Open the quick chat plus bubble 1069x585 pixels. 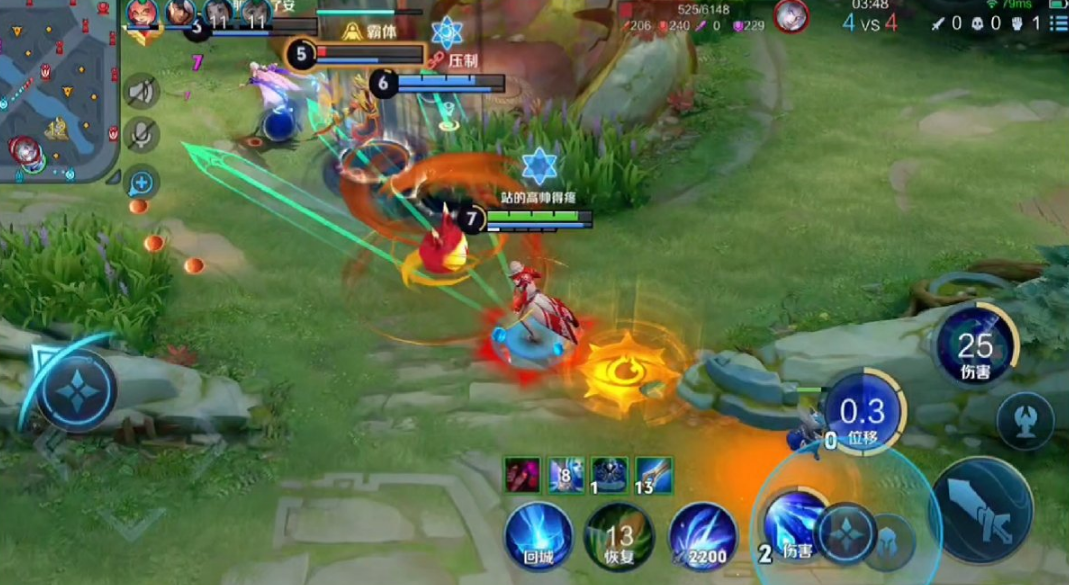[142, 182]
